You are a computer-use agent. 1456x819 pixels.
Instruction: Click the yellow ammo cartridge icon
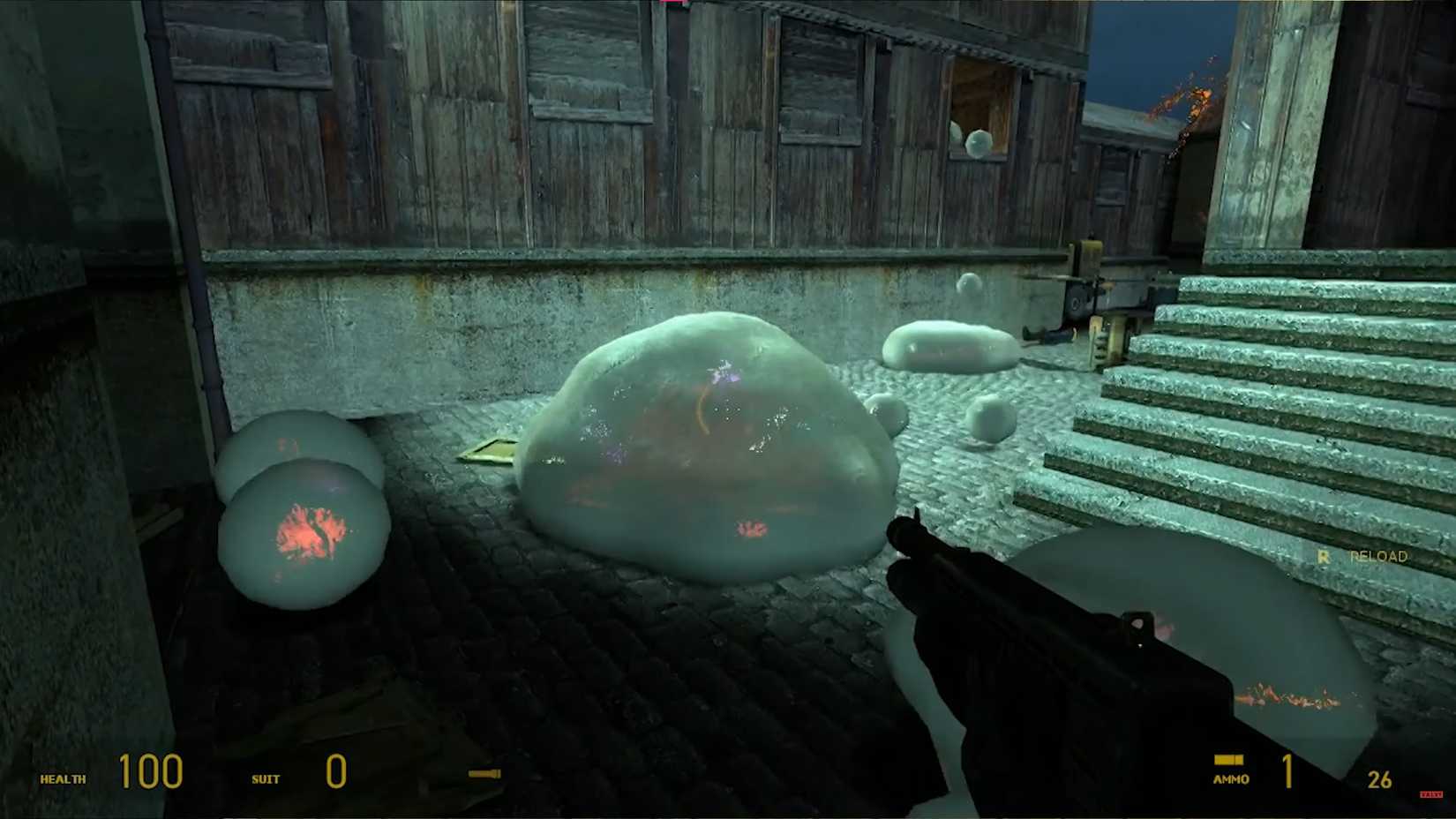click(x=1228, y=760)
